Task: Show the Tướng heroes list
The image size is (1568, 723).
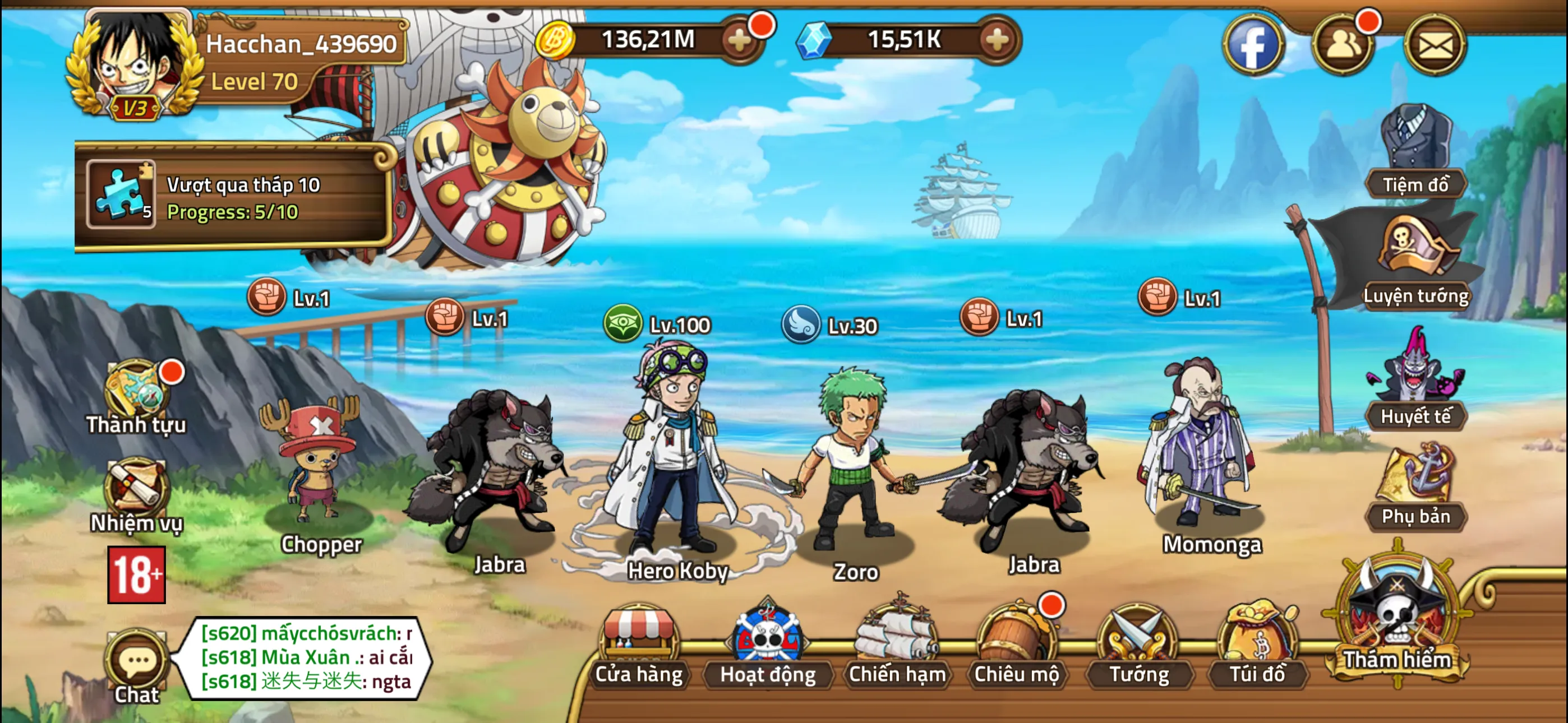Action: [x=1138, y=645]
